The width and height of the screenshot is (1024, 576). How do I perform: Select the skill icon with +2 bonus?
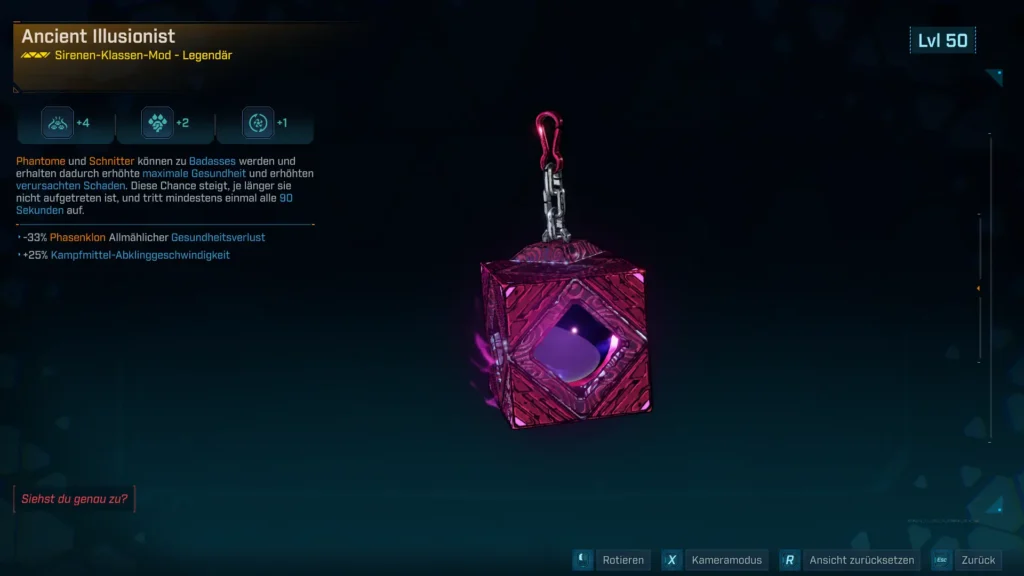[157, 123]
